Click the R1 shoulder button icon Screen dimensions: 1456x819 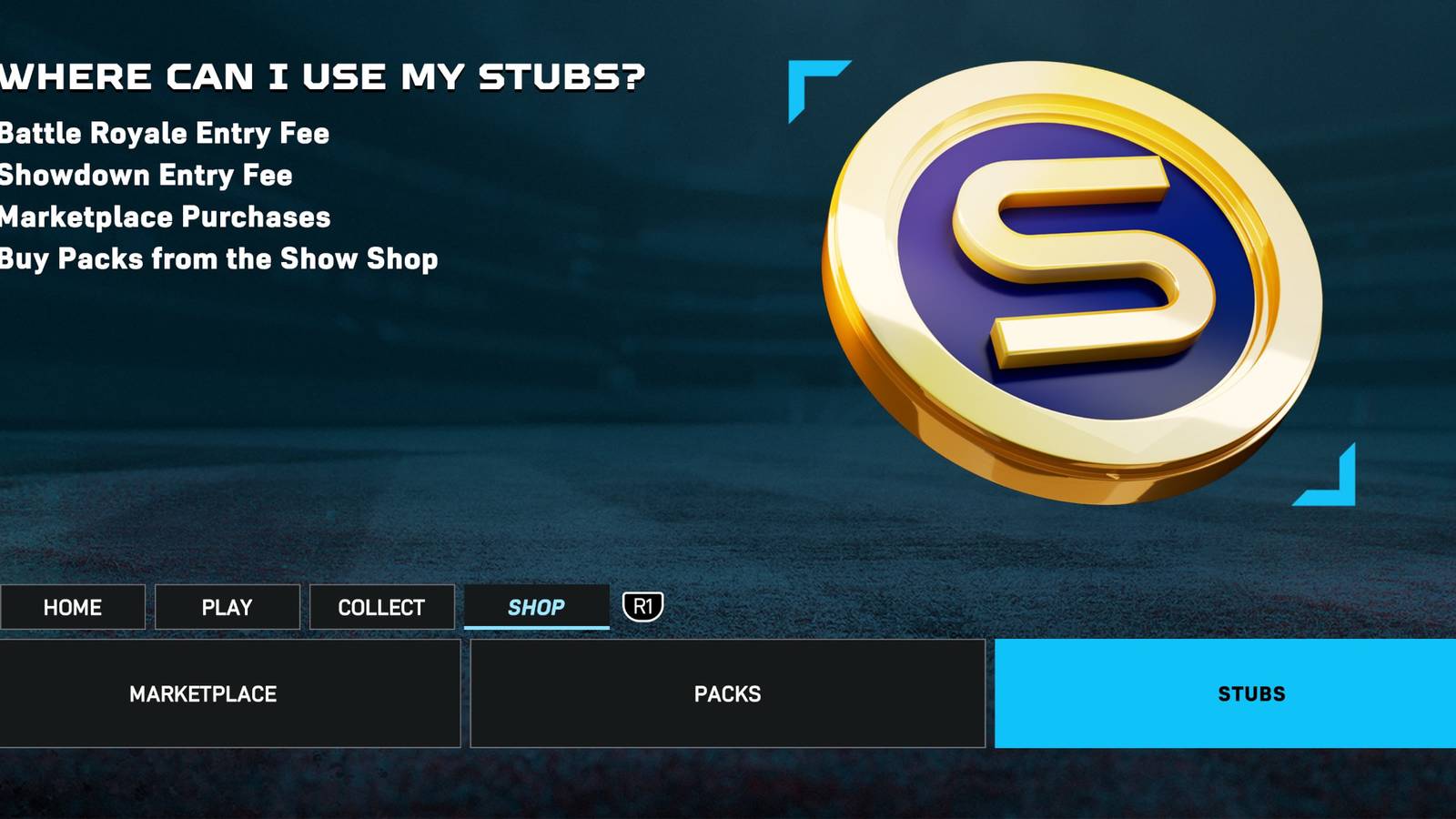644,604
